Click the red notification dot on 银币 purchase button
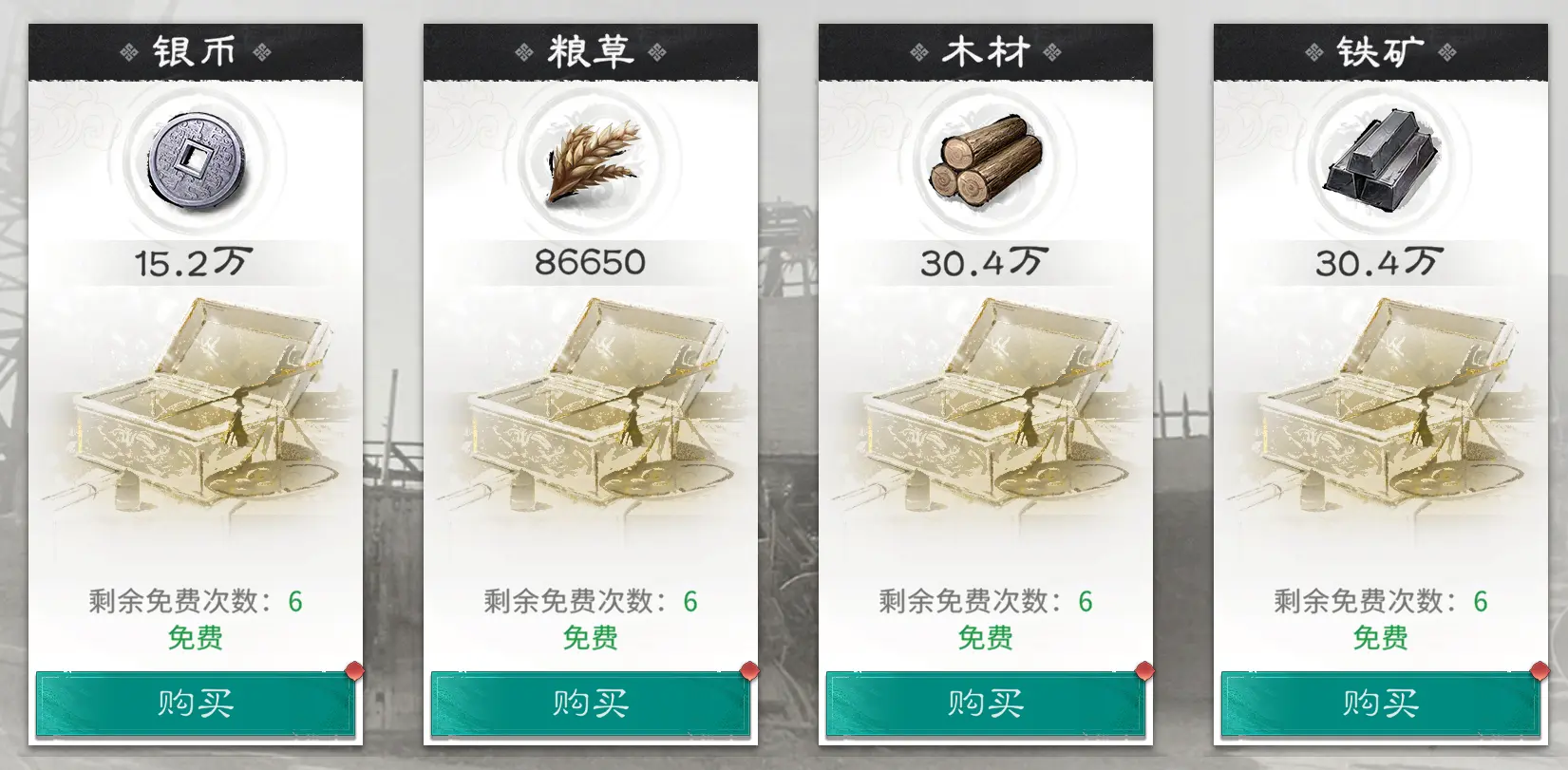 [x=353, y=669]
